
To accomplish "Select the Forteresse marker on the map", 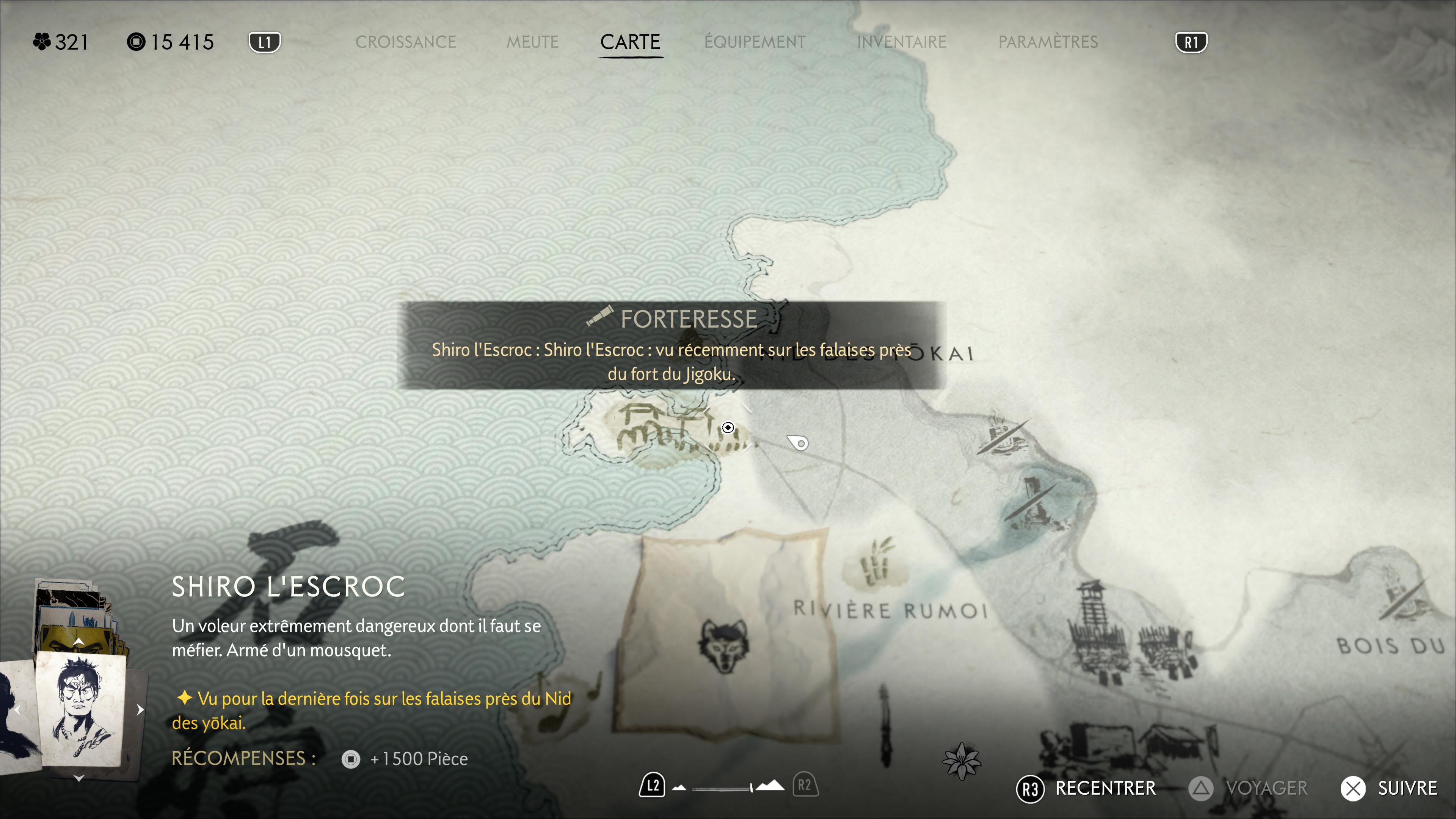I will [728, 427].
